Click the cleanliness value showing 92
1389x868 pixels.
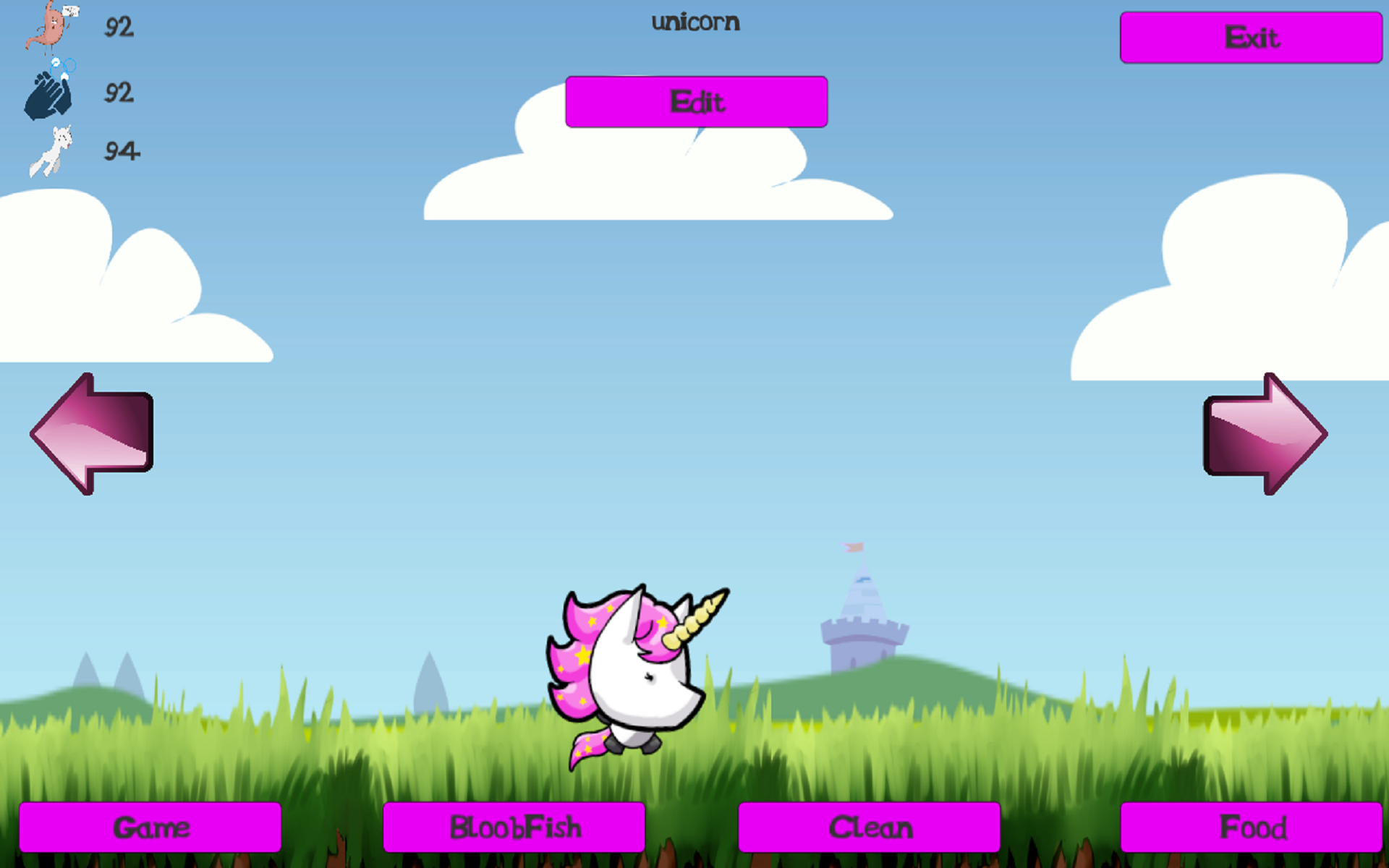pos(119,93)
